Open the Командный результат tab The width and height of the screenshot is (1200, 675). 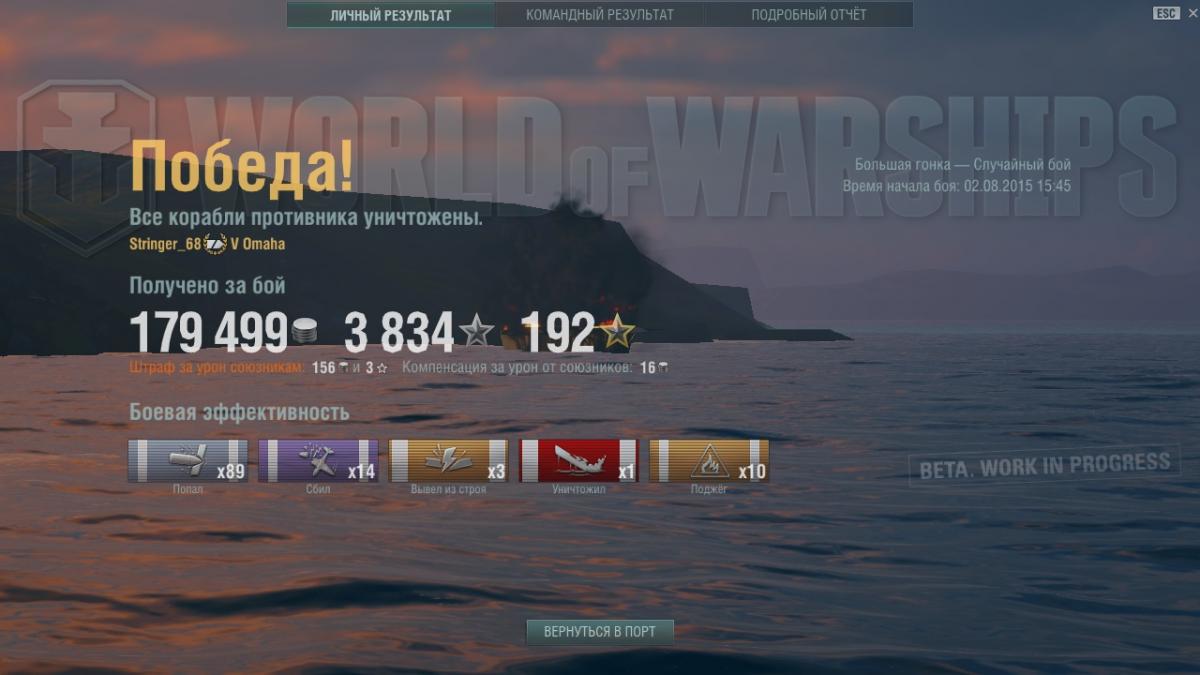tap(599, 15)
